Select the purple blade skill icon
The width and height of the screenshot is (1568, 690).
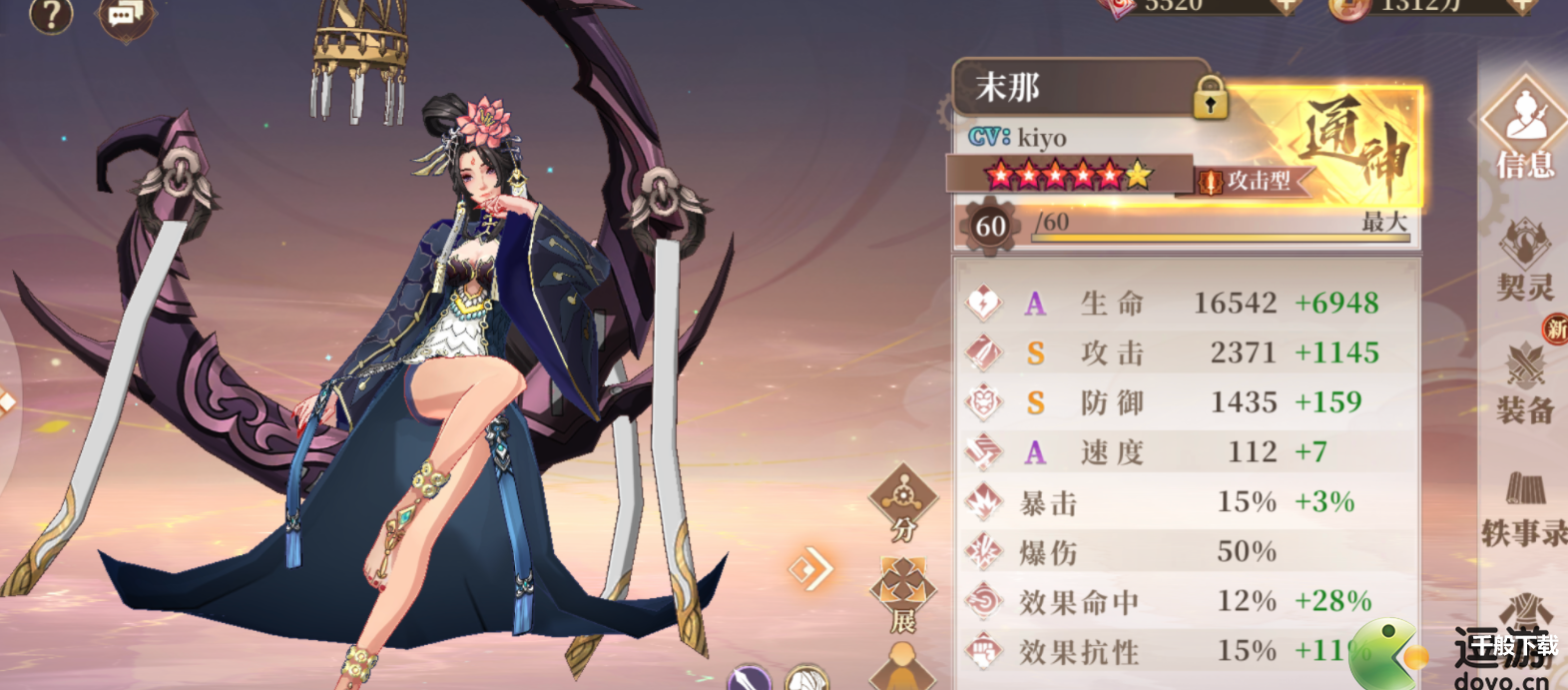(x=750, y=679)
